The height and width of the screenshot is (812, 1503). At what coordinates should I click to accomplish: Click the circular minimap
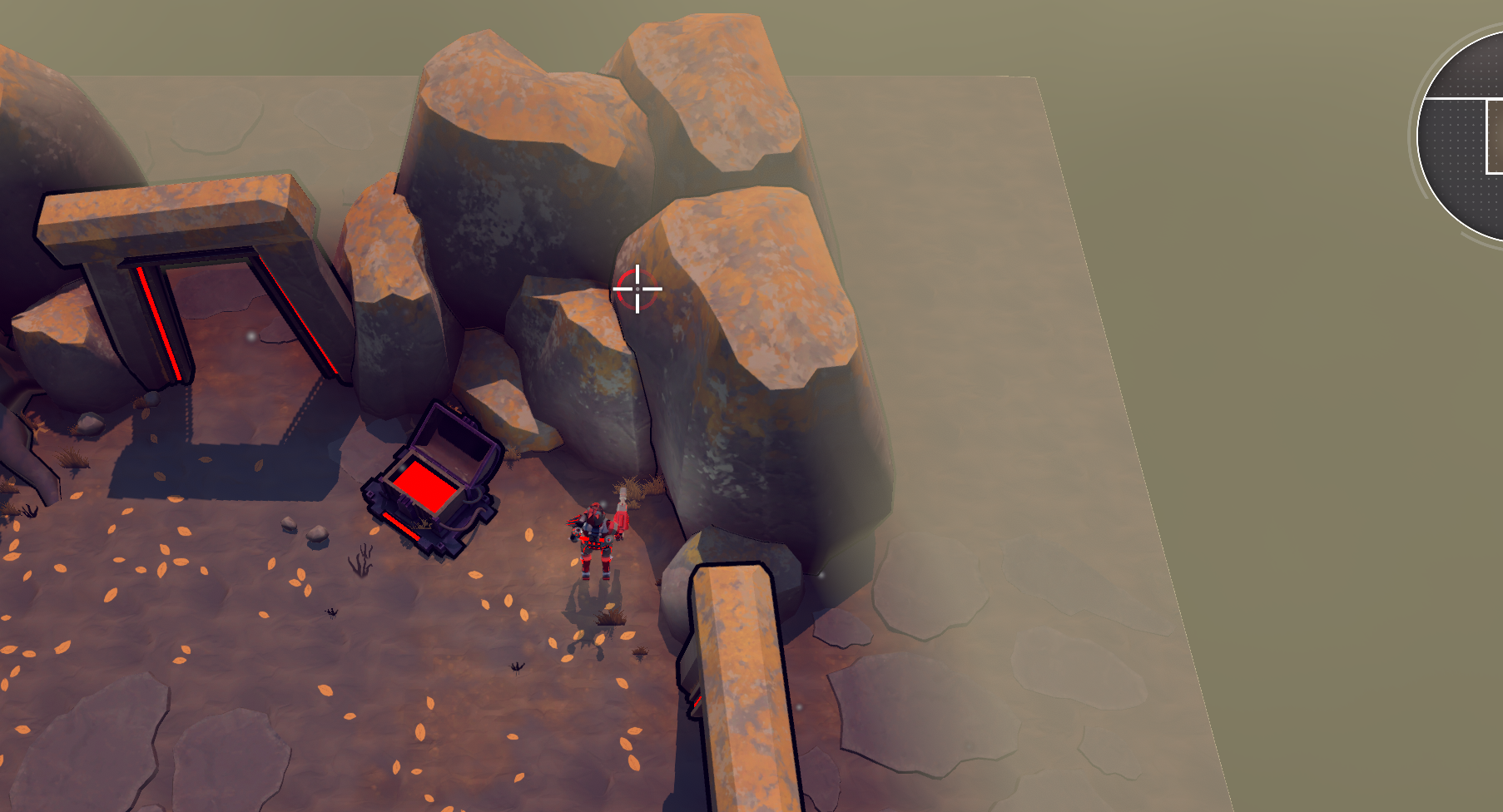(x=1465, y=137)
